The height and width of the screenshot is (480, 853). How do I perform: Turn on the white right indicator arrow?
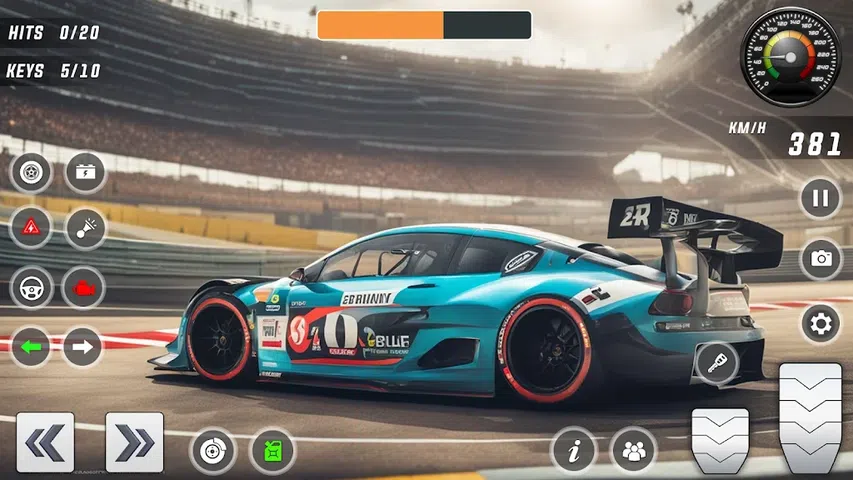[84, 347]
